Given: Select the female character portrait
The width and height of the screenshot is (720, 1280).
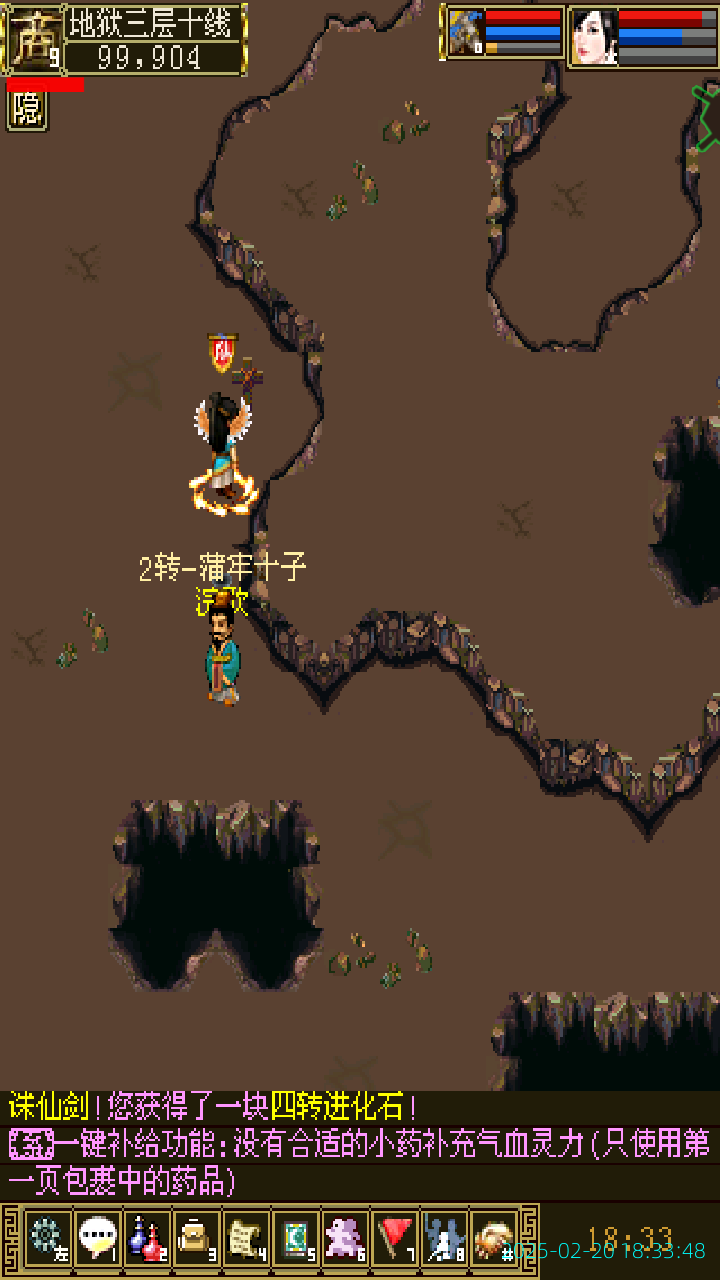Looking at the screenshot, I should coord(594,37).
